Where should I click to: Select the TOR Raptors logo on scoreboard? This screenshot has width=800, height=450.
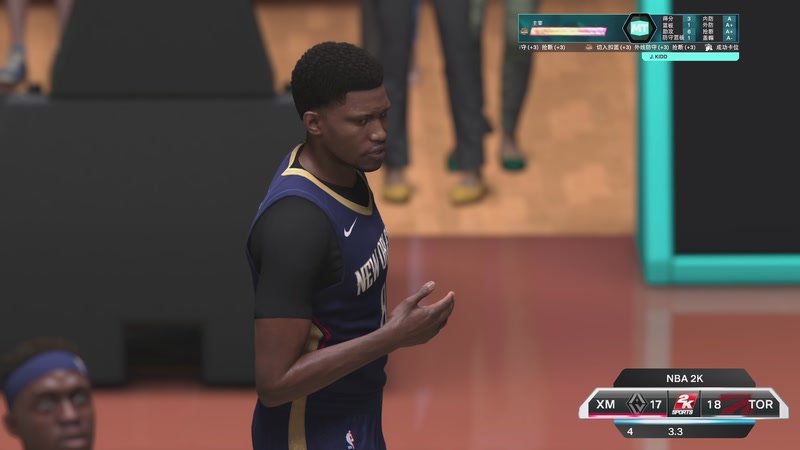[733, 404]
